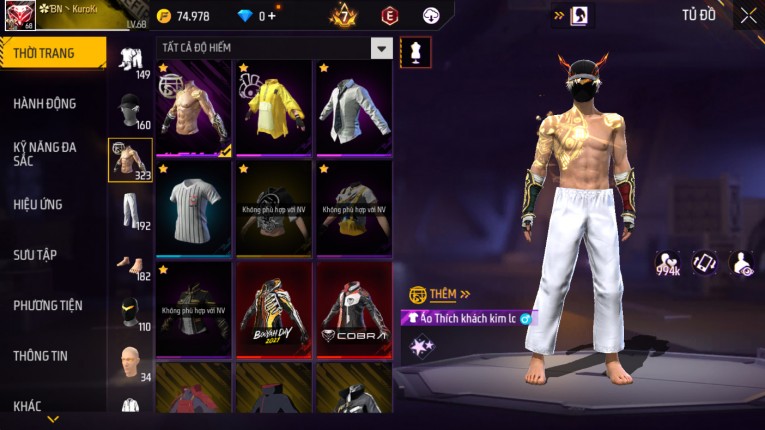Viewport: 765px width, 430px height.
Task: Show the Phương Tiện category
Action: pos(47,305)
